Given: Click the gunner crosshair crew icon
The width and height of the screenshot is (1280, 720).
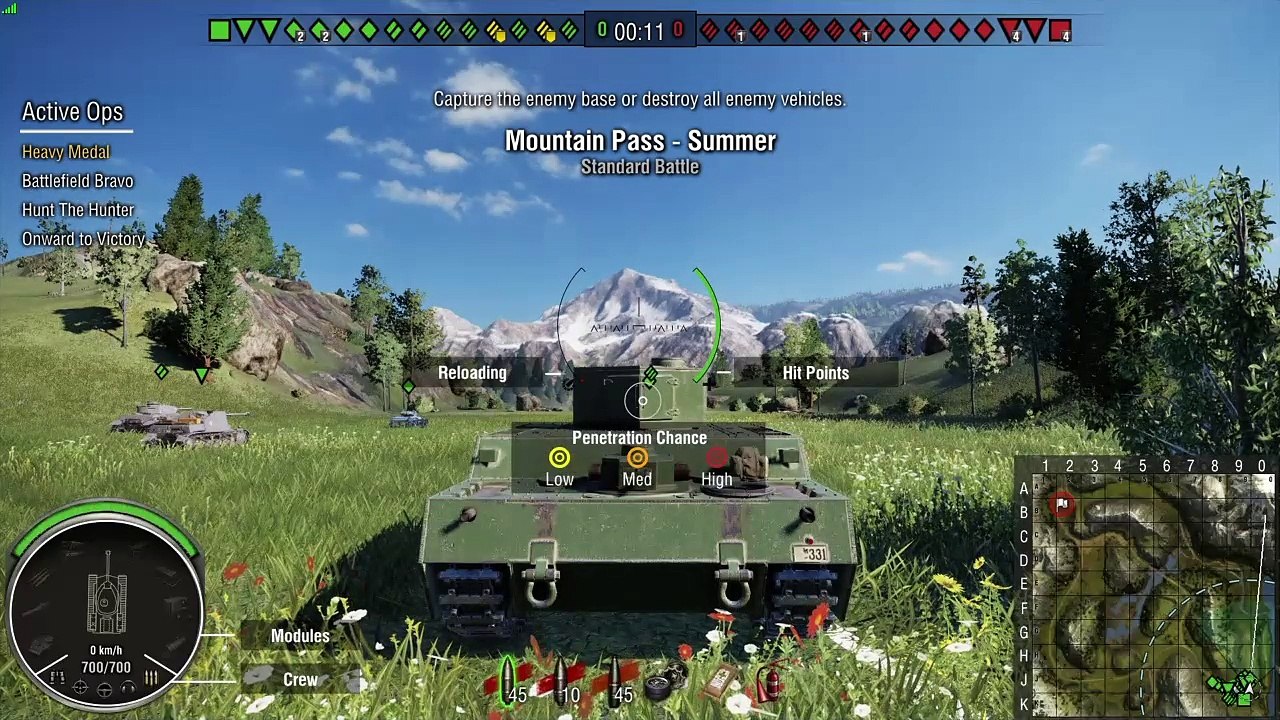Looking at the screenshot, I should 81,688.
